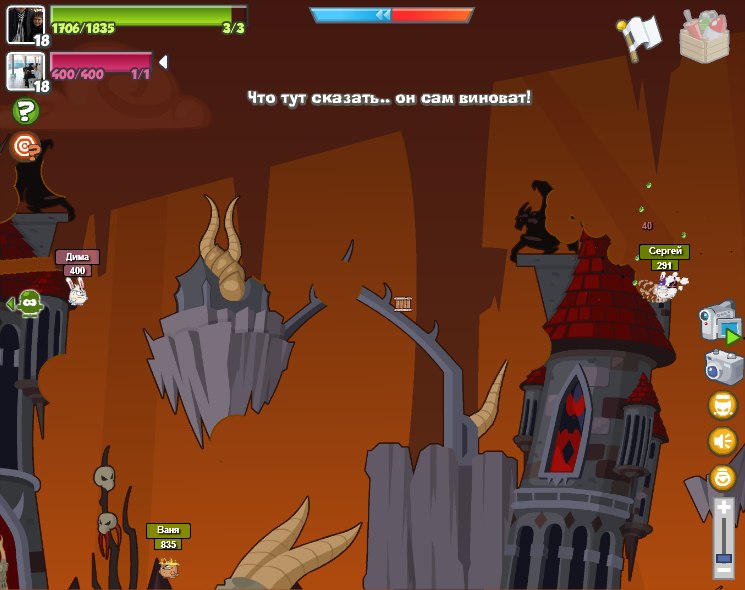This screenshot has width=745, height=590.
Task: Click the round button above the speaker button
Action: tap(722, 405)
